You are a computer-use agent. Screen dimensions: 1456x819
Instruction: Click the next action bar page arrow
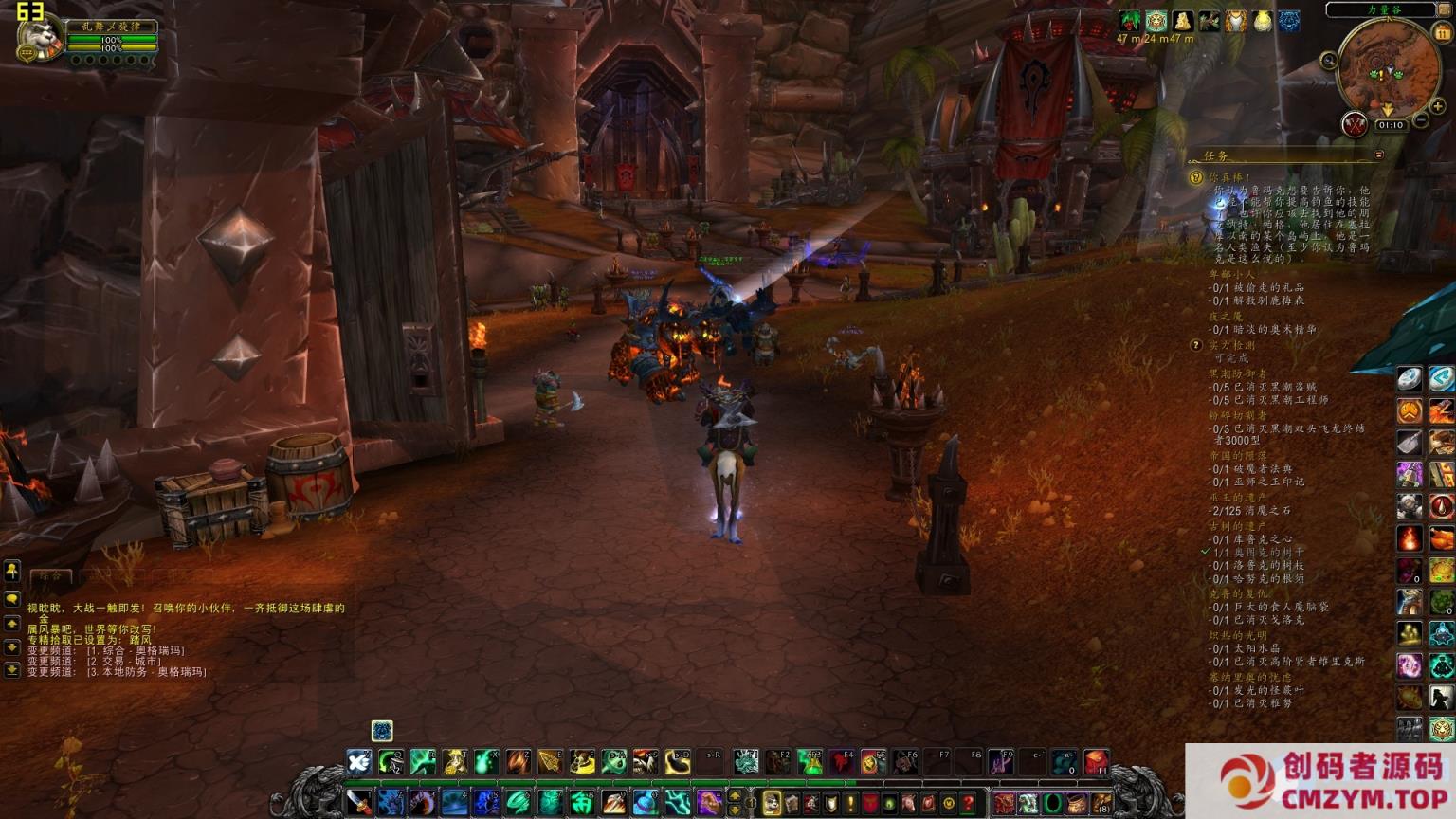coord(735,810)
